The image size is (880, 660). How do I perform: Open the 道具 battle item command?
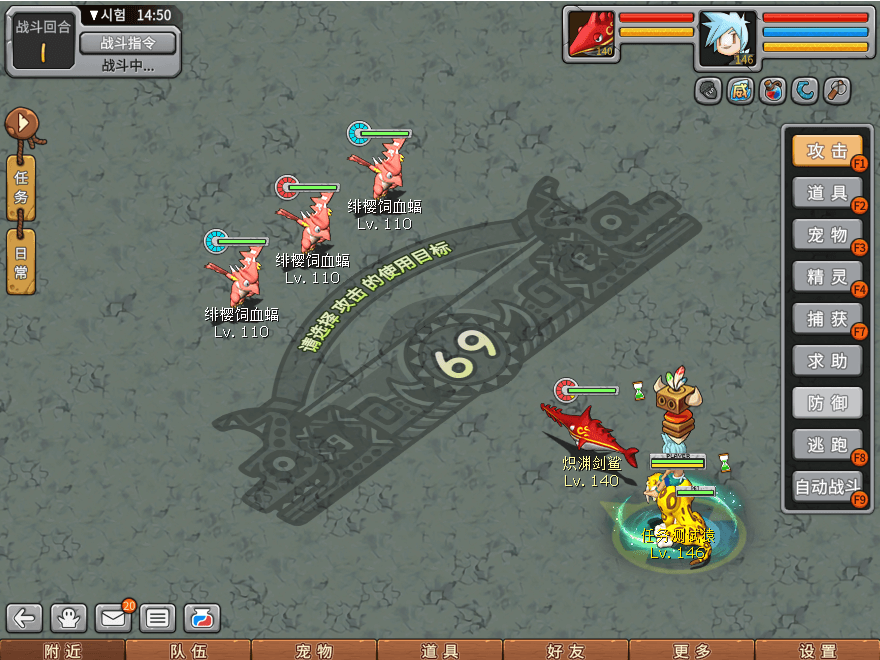tap(827, 193)
